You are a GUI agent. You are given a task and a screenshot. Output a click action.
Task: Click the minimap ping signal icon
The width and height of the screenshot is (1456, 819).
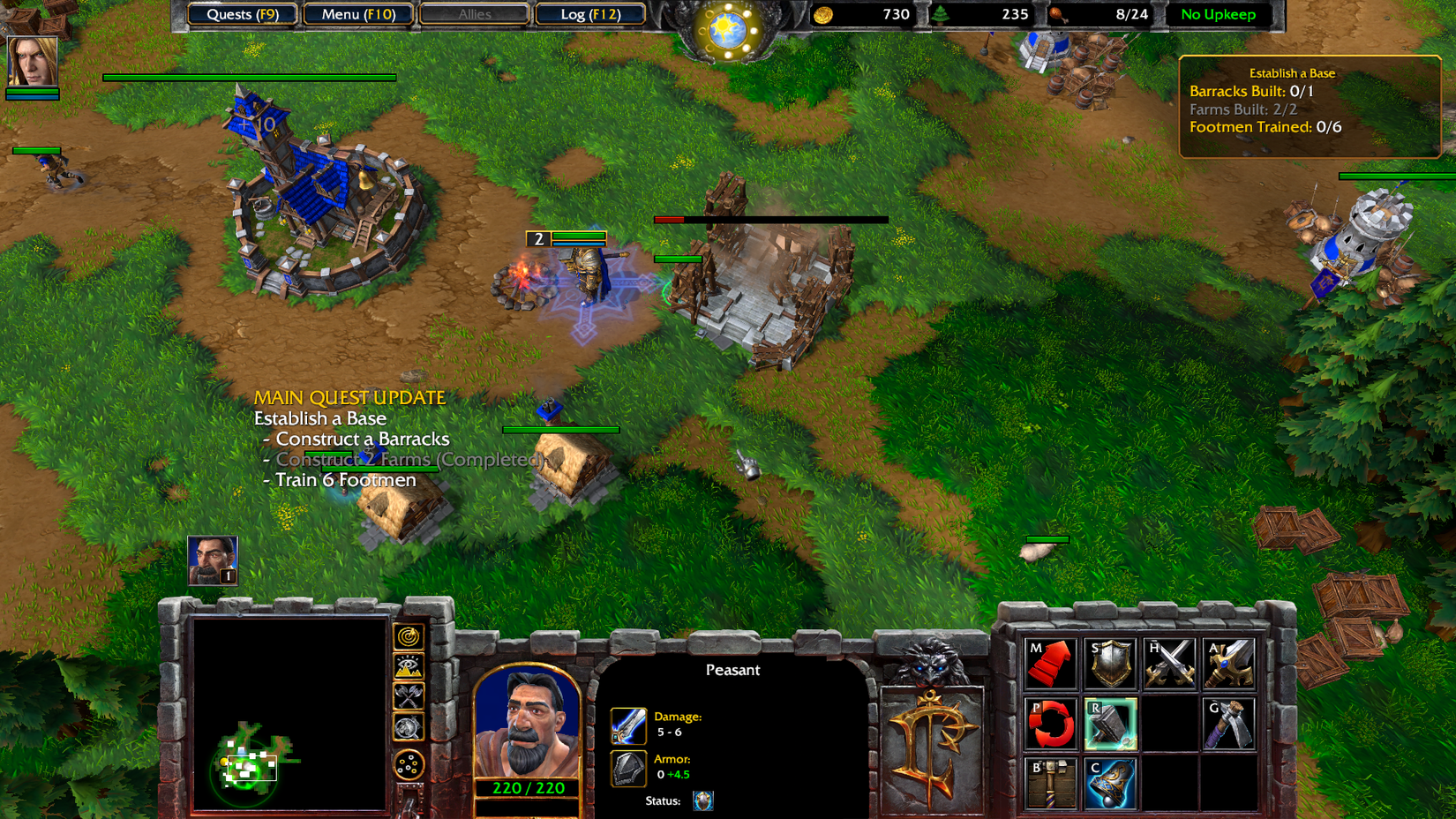(408, 637)
